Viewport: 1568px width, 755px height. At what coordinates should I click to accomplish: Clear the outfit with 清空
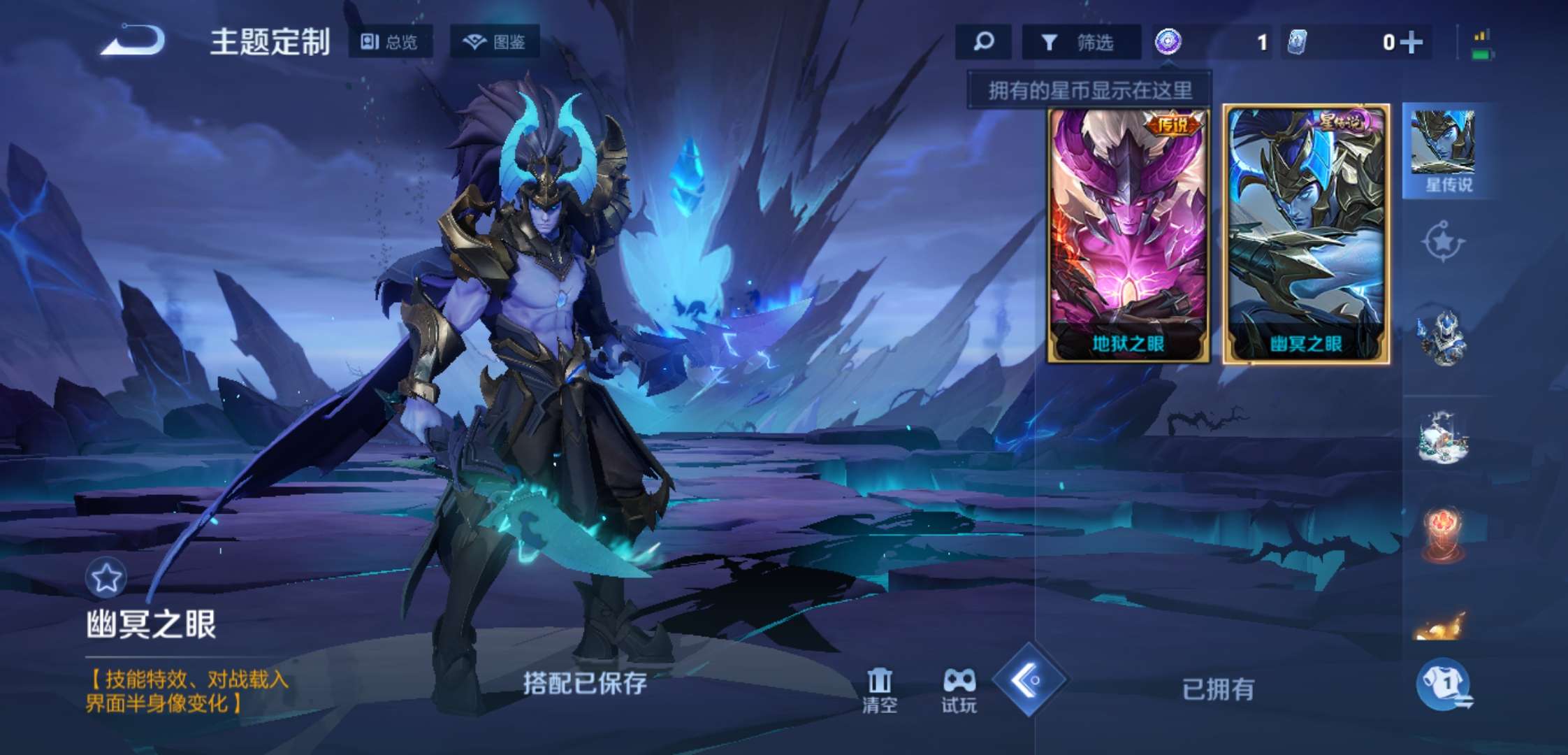point(879,690)
